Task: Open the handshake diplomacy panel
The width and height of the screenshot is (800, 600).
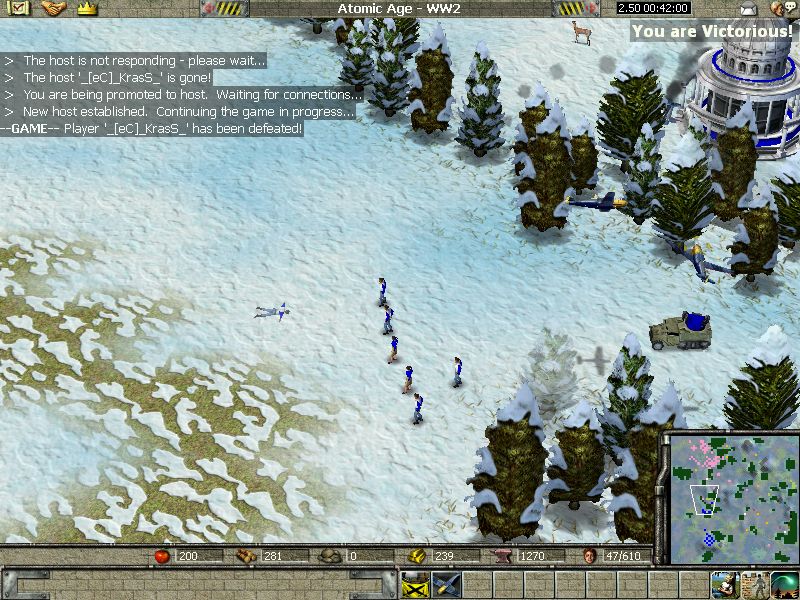Action: click(x=52, y=8)
